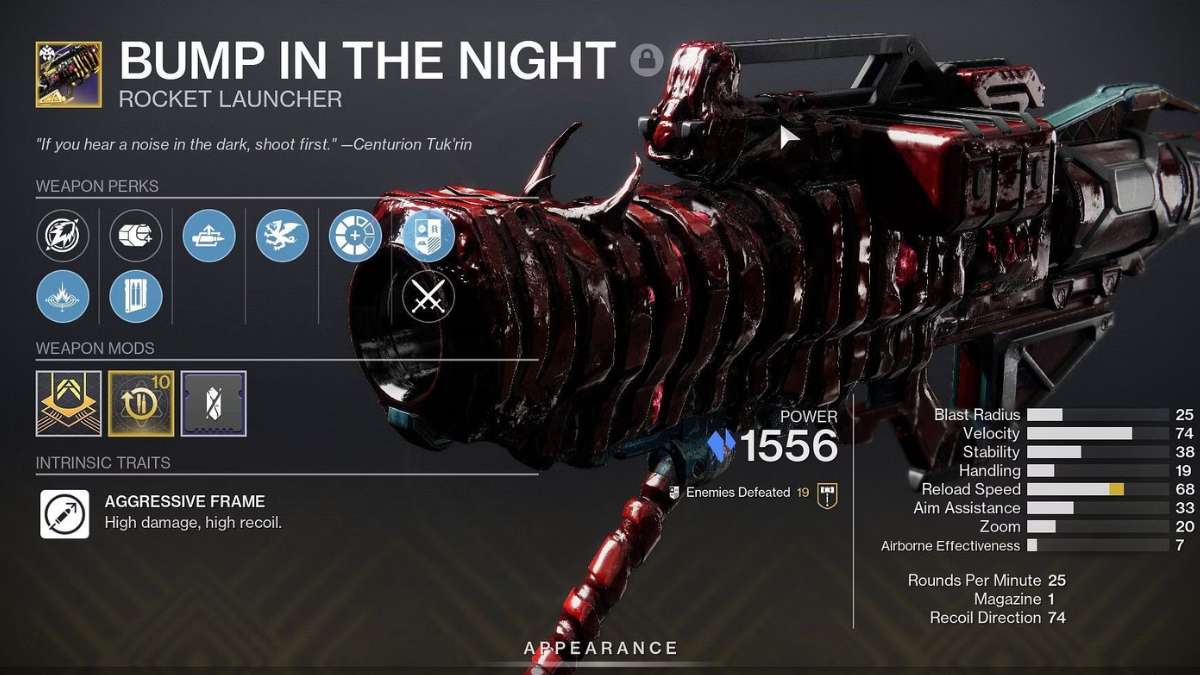
Task: Click the Bump in the Night weapon thumbnail
Action: coord(68,74)
